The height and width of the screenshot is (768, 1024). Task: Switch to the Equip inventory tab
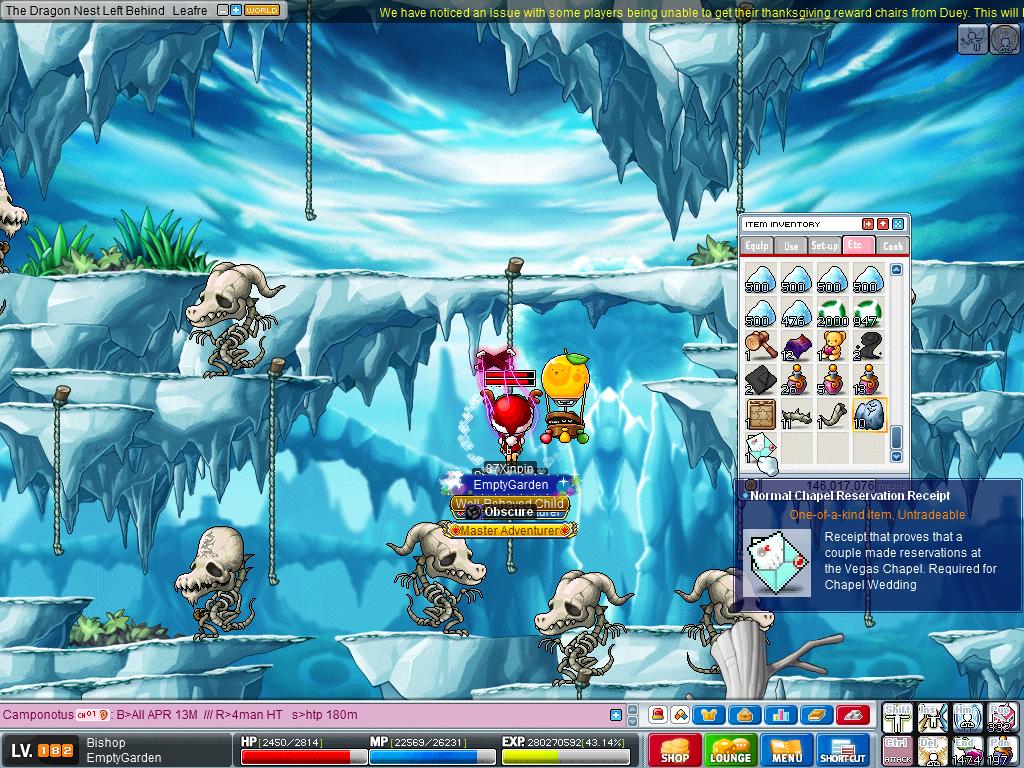pyautogui.click(x=757, y=245)
